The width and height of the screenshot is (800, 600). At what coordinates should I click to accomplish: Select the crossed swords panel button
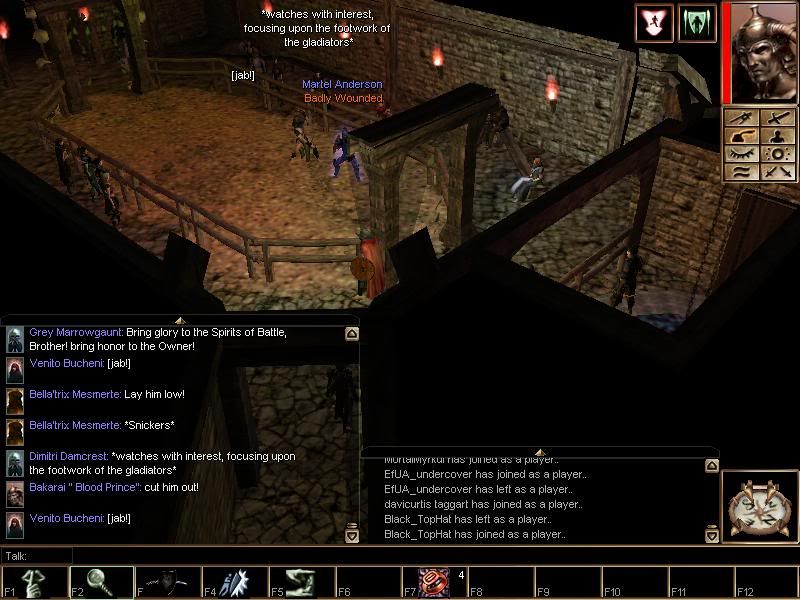[x=776, y=173]
